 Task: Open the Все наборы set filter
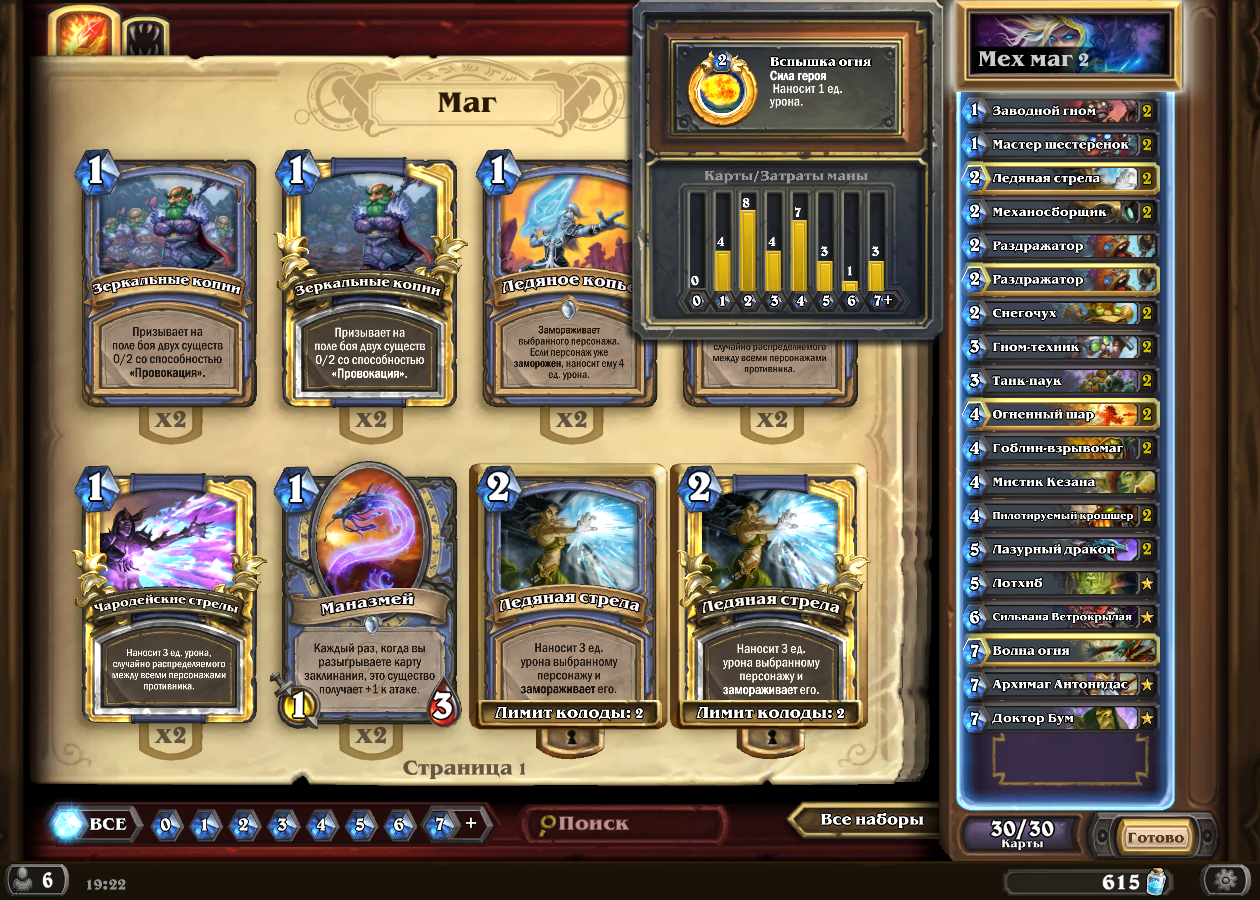(x=870, y=820)
